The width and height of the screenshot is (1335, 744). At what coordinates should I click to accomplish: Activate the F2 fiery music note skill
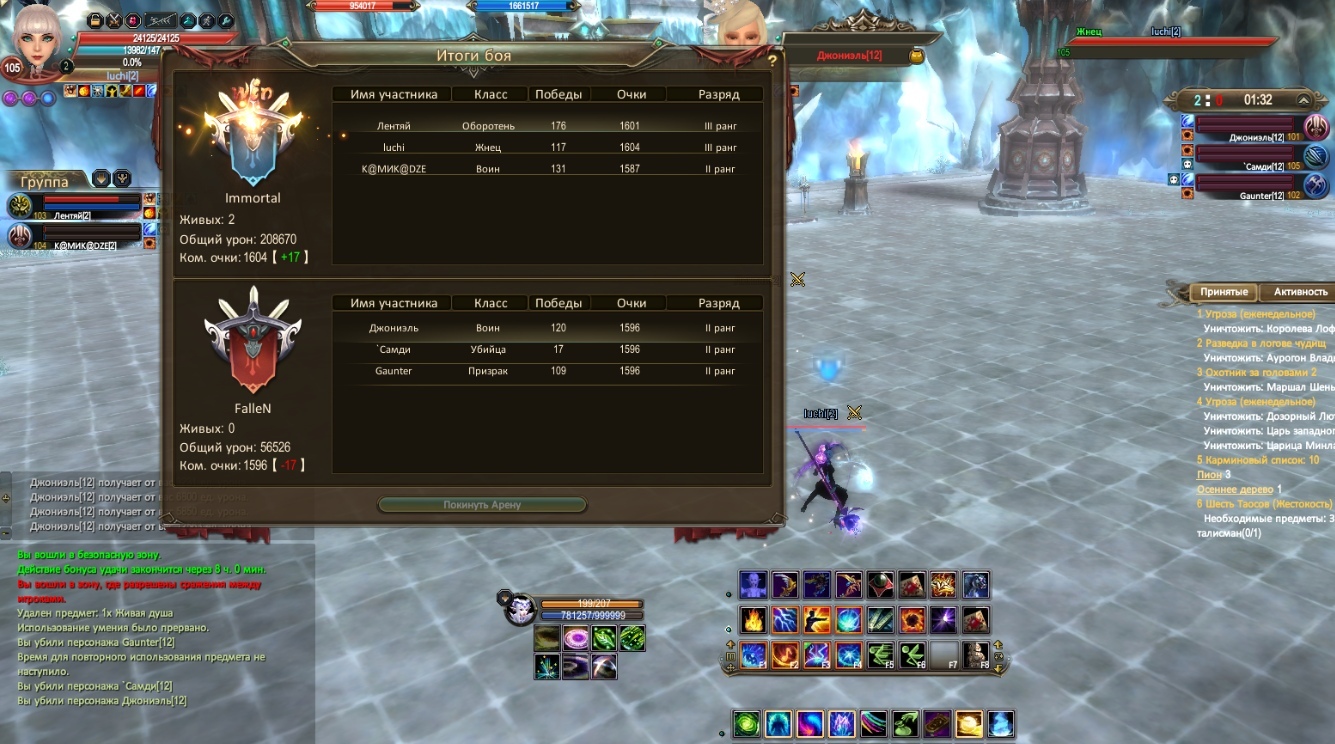pos(784,656)
